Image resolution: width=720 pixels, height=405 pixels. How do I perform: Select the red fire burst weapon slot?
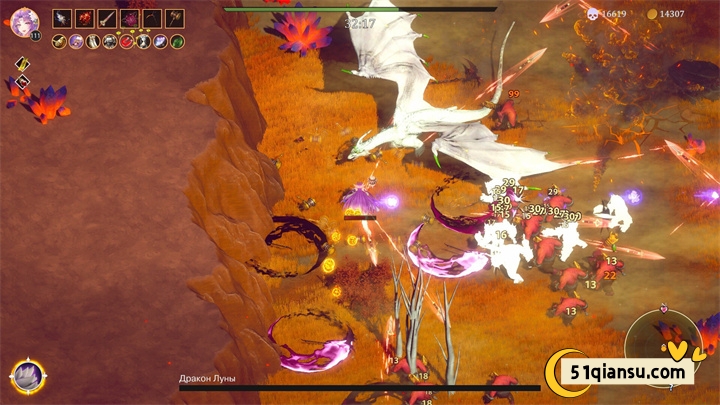click(x=84, y=18)
